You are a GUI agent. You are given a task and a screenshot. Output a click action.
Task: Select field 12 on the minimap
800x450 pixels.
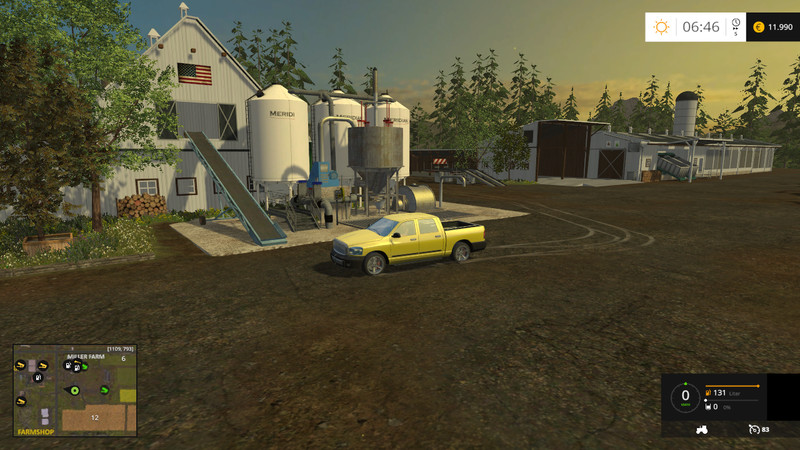coord(94,417)
